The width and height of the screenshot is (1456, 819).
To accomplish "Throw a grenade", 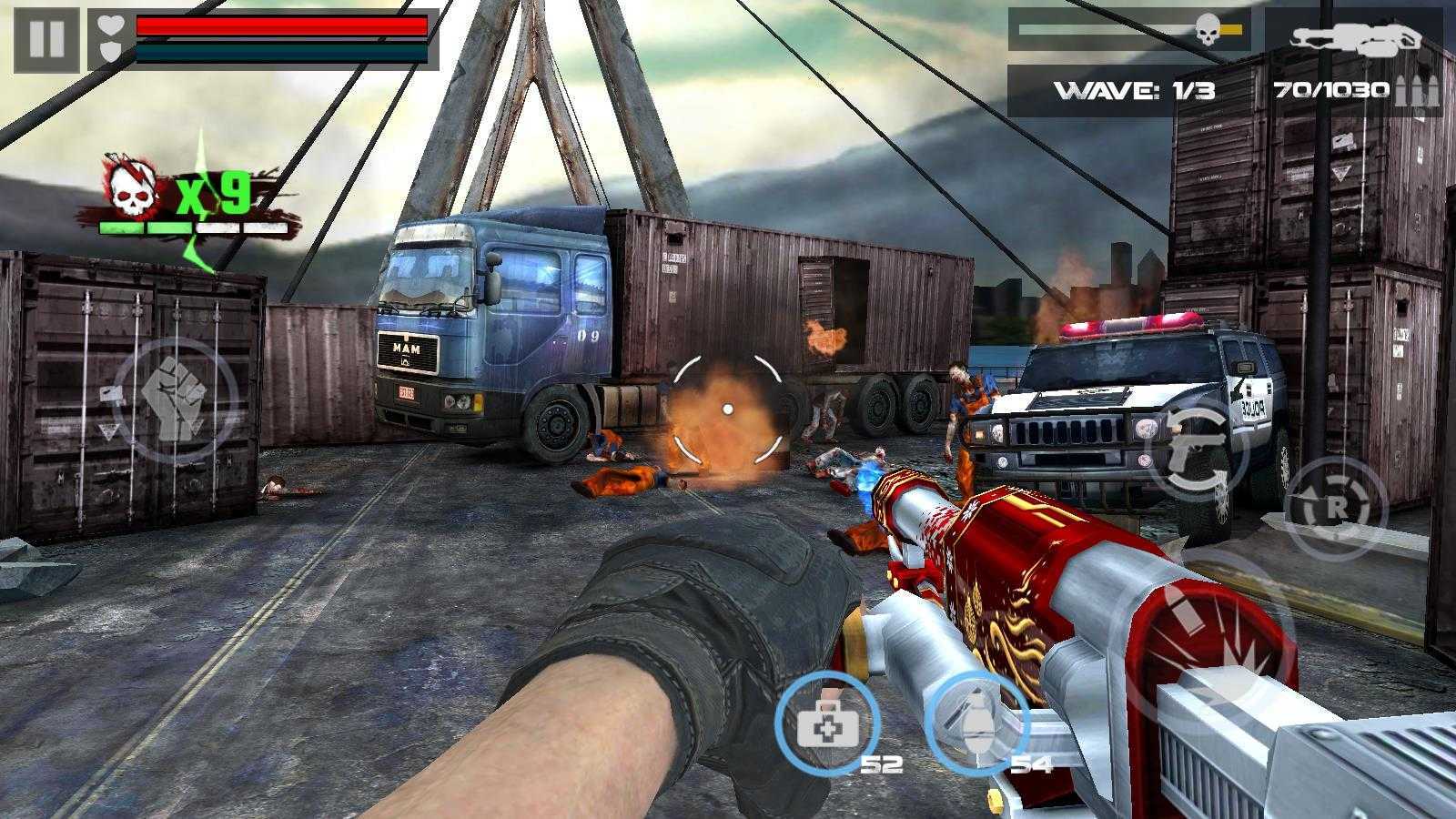I will coord(976,724).
